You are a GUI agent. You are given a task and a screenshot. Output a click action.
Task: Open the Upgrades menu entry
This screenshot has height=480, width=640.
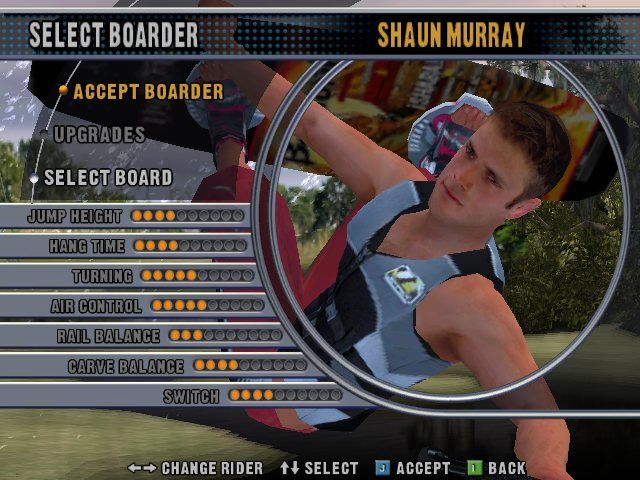pos(99,134)
